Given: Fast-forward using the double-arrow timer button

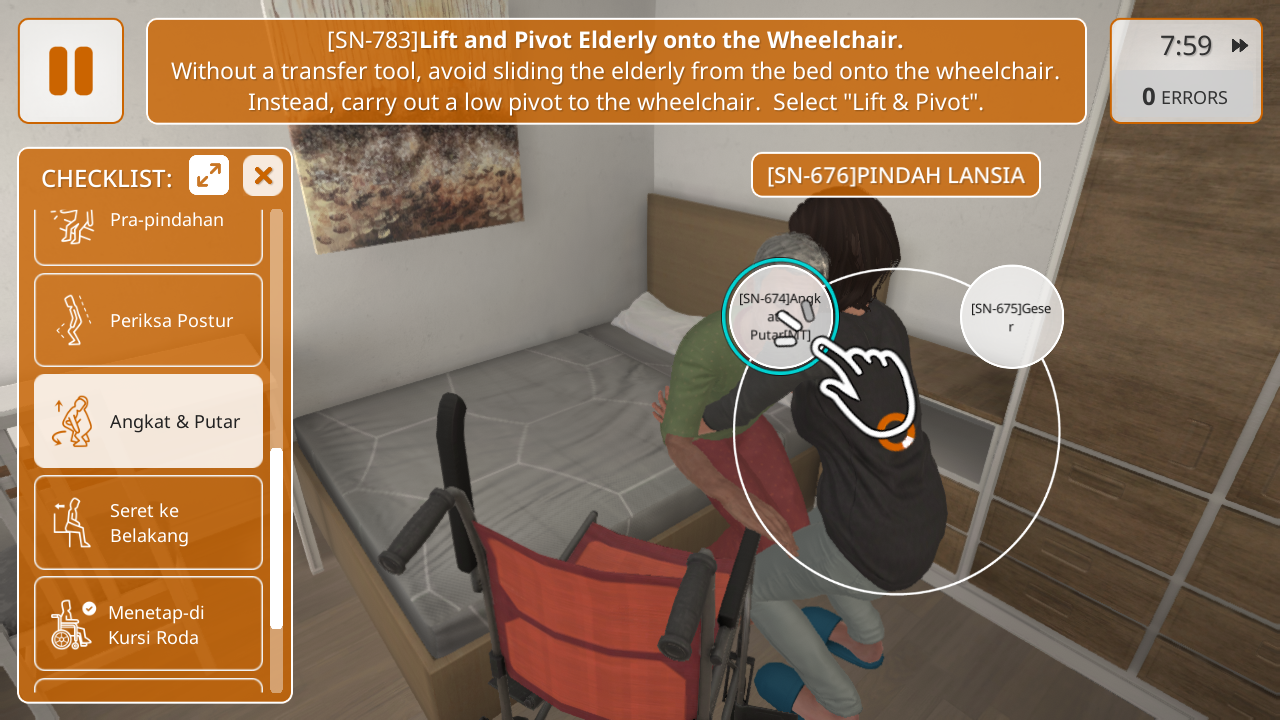Looking at the screenshot, I should [1240, 45].
